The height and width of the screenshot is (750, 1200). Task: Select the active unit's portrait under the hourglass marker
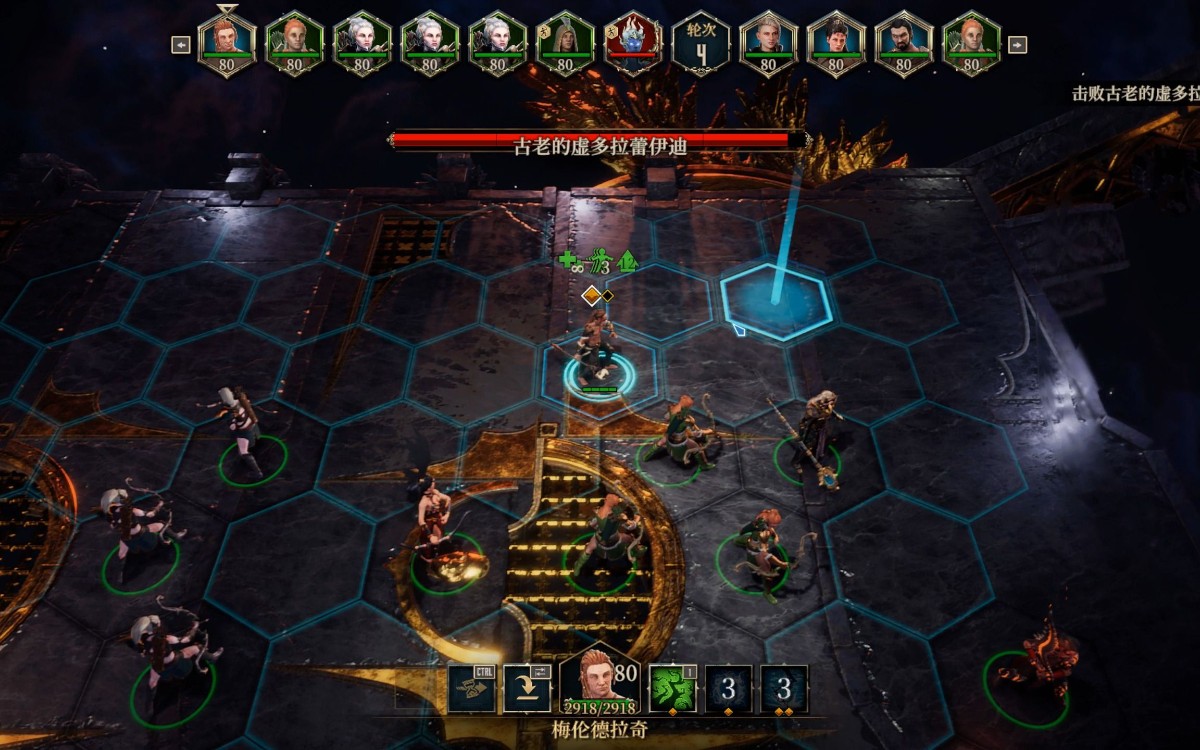pyautogui.click(x=227, y=43)
